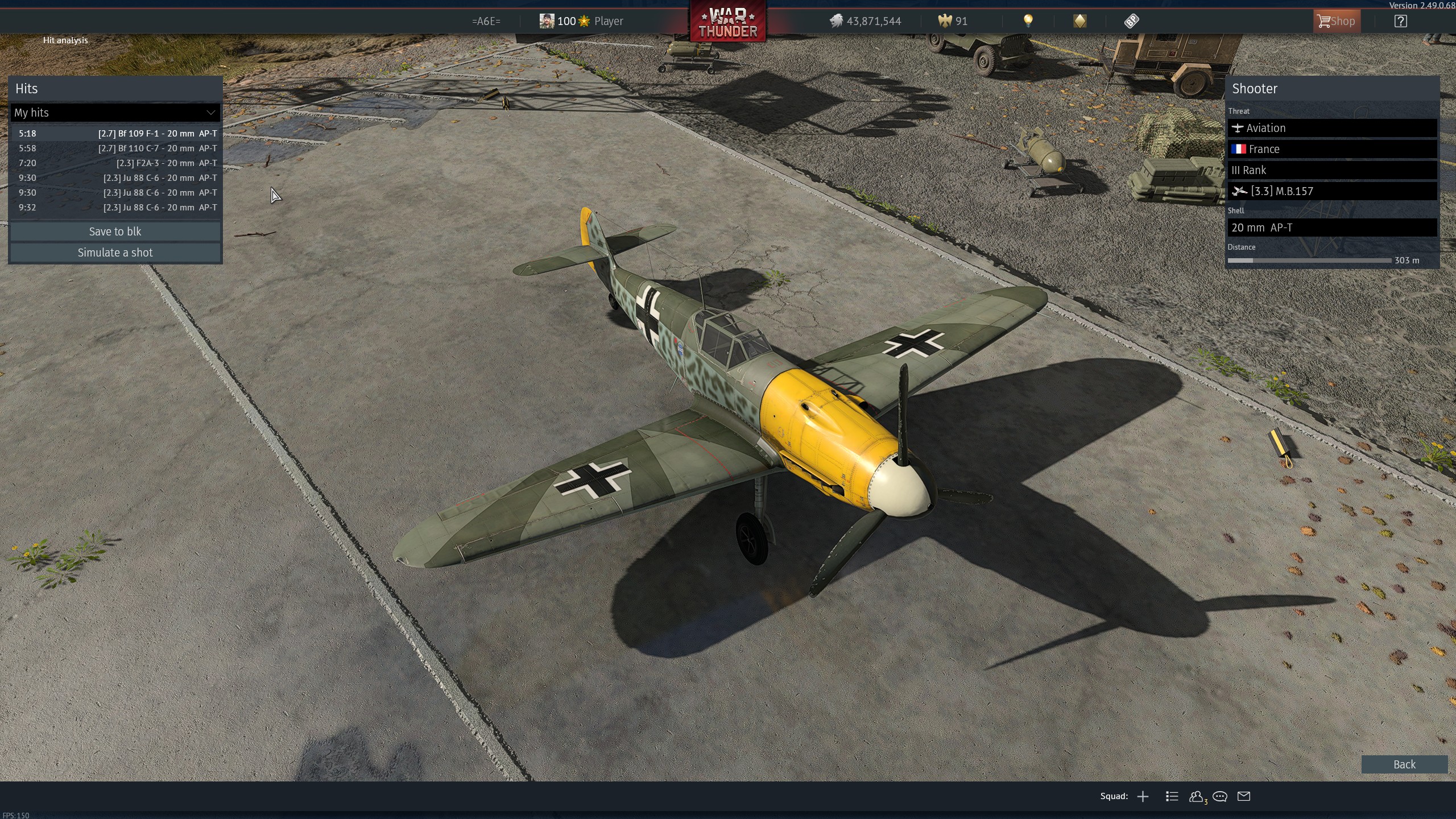
Task: Open the My hits dropdown
Action: click(x=115, y=113)
